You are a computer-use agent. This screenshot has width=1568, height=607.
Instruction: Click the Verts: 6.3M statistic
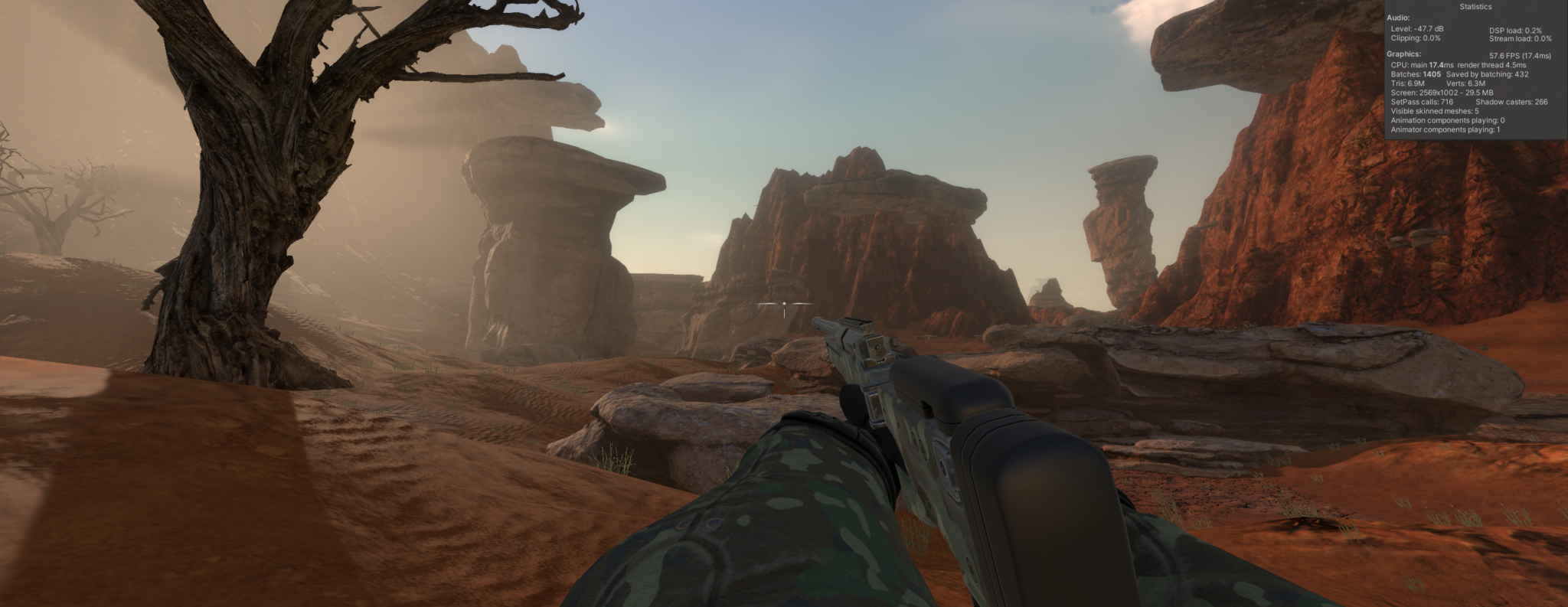point(1467,83)
